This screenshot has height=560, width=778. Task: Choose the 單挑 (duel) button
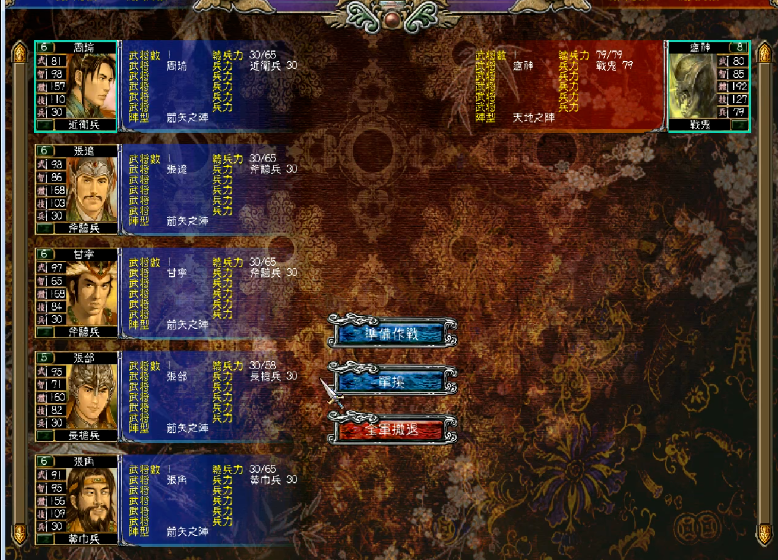[391, 381]
